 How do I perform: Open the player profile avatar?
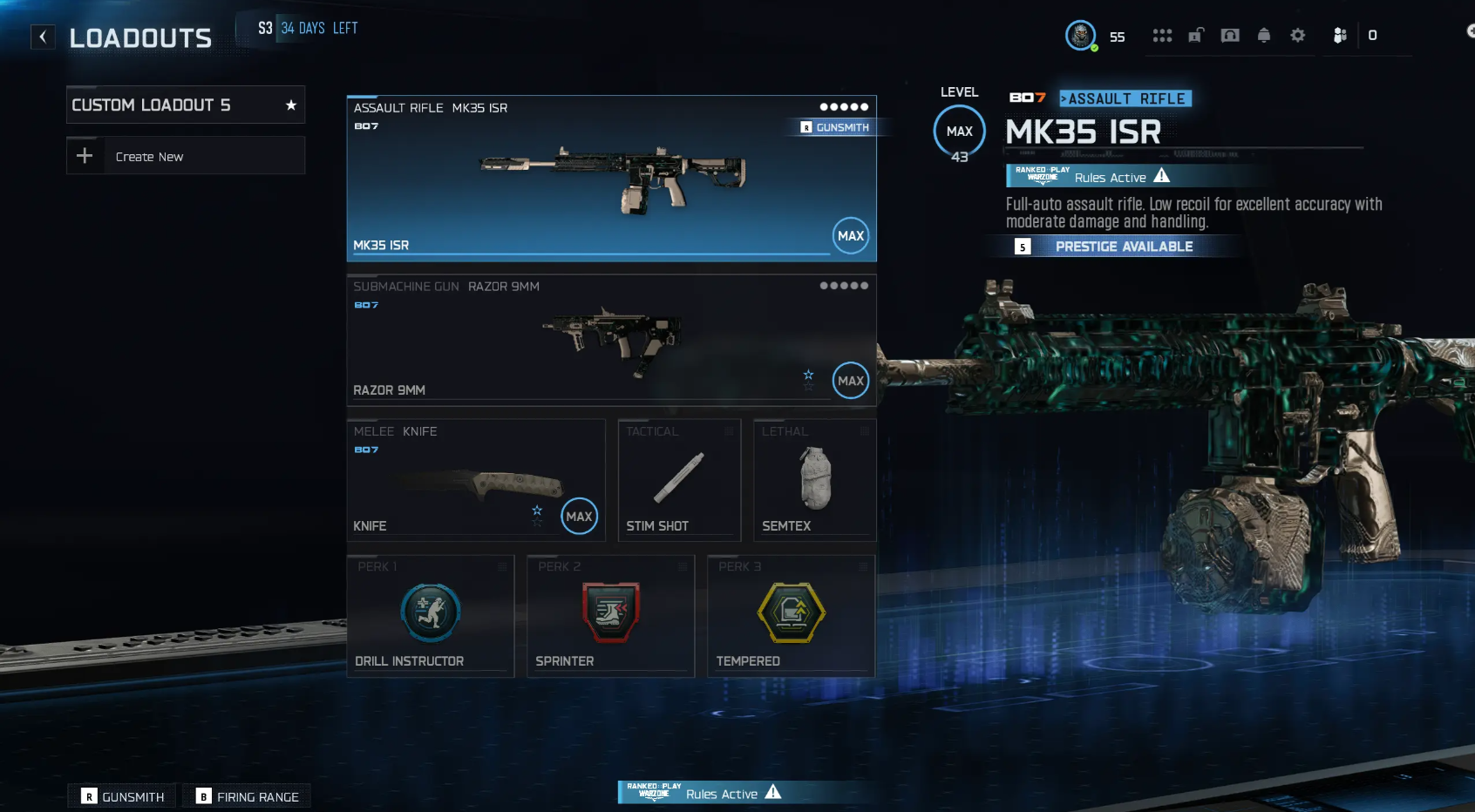[x=1081, y=36]
